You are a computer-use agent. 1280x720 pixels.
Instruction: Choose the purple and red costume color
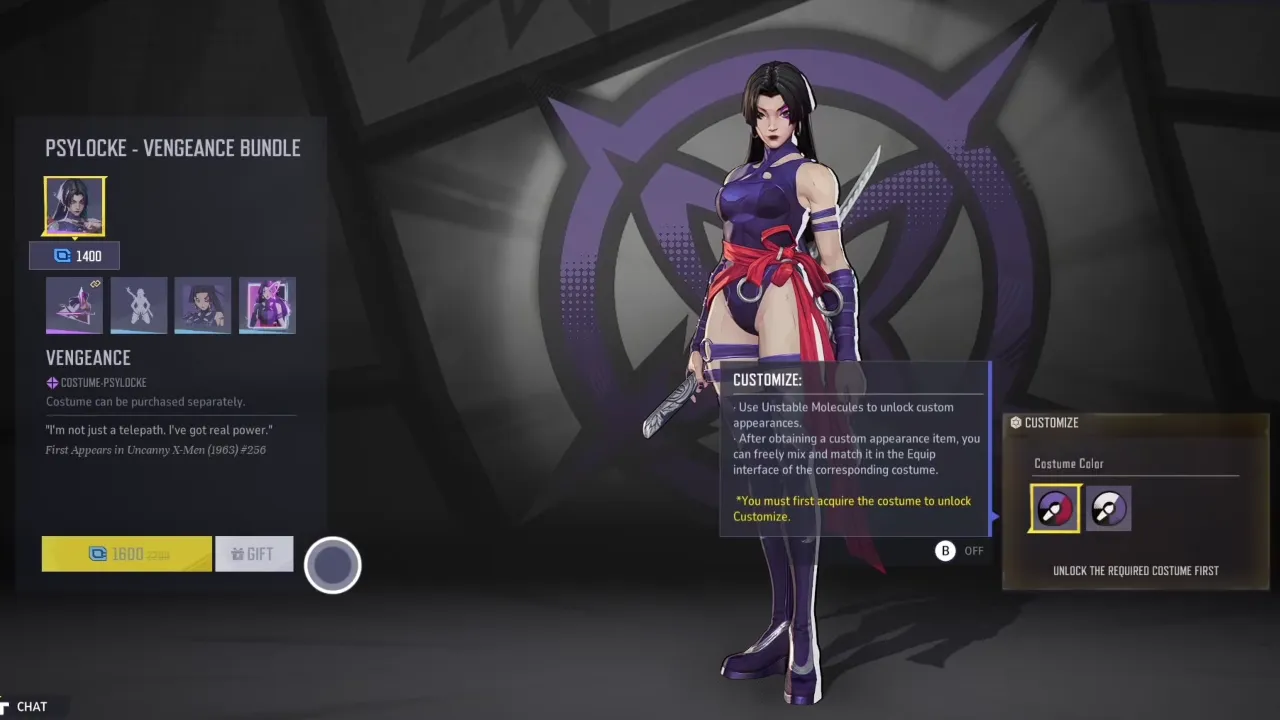(1055, 509)
